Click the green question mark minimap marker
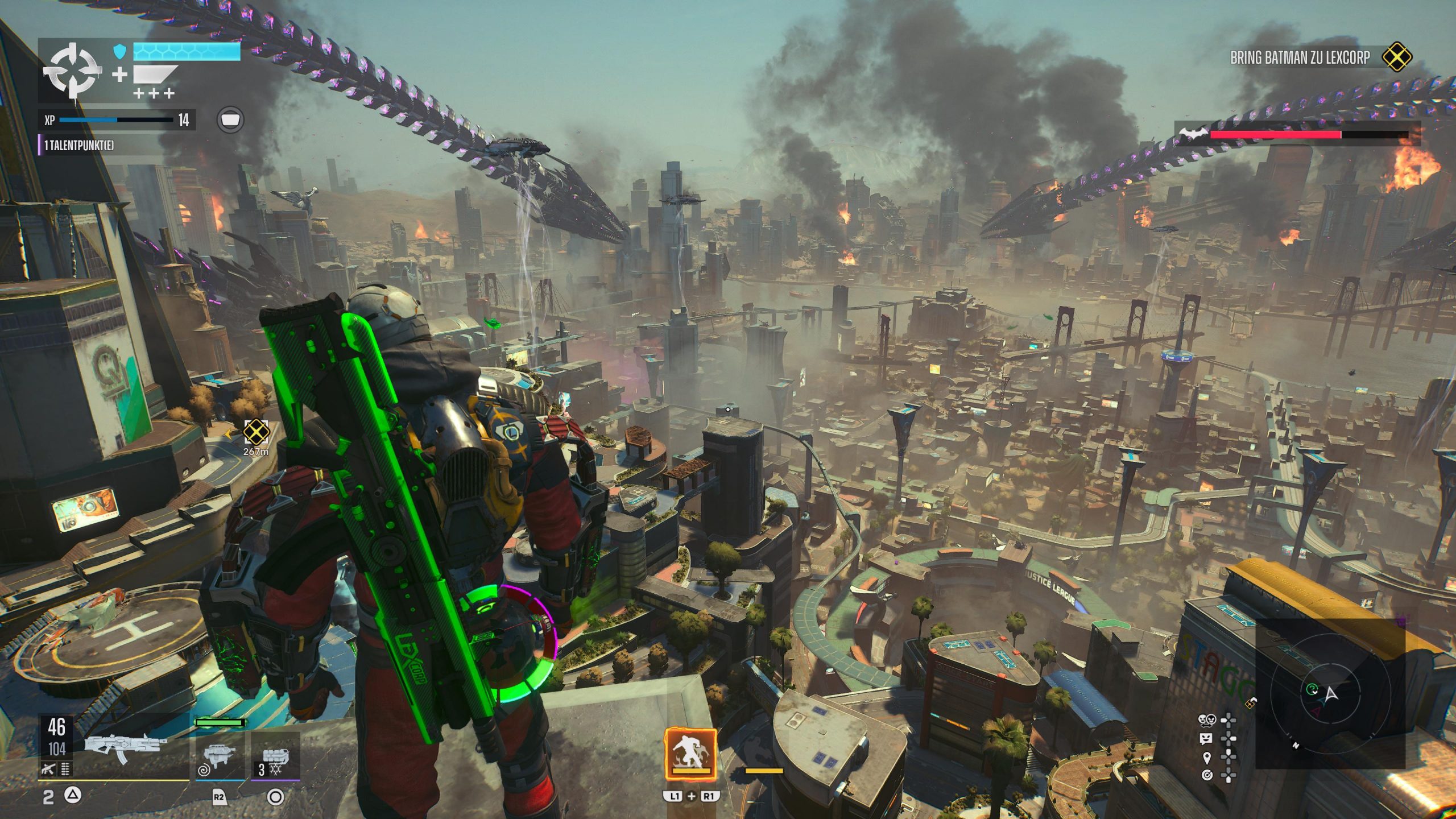The height and width of the screenshot is (819, 1456). (x=1312, y=690)
